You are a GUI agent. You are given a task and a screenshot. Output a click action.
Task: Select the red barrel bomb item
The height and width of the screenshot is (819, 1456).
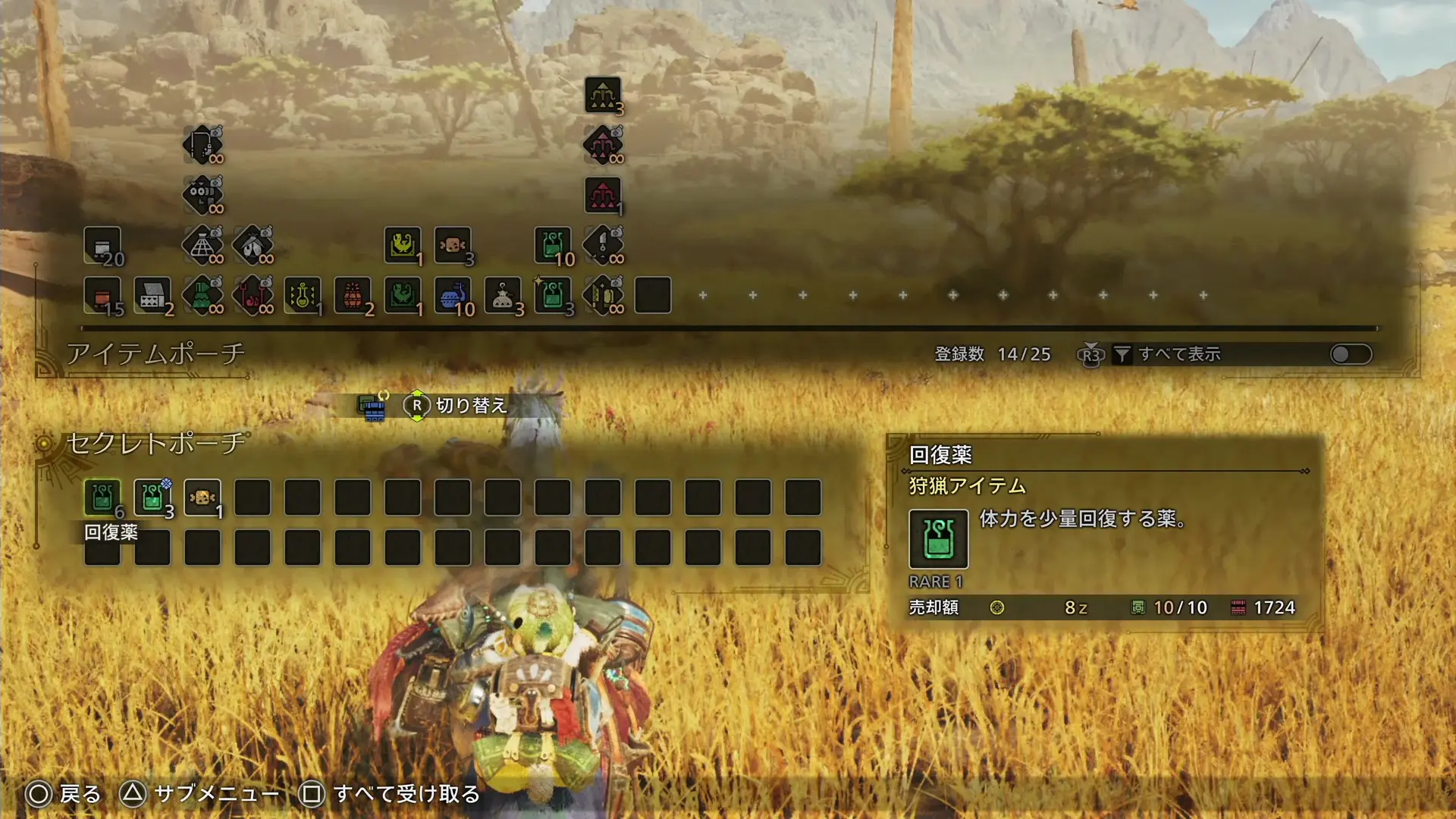pos(353,295)
